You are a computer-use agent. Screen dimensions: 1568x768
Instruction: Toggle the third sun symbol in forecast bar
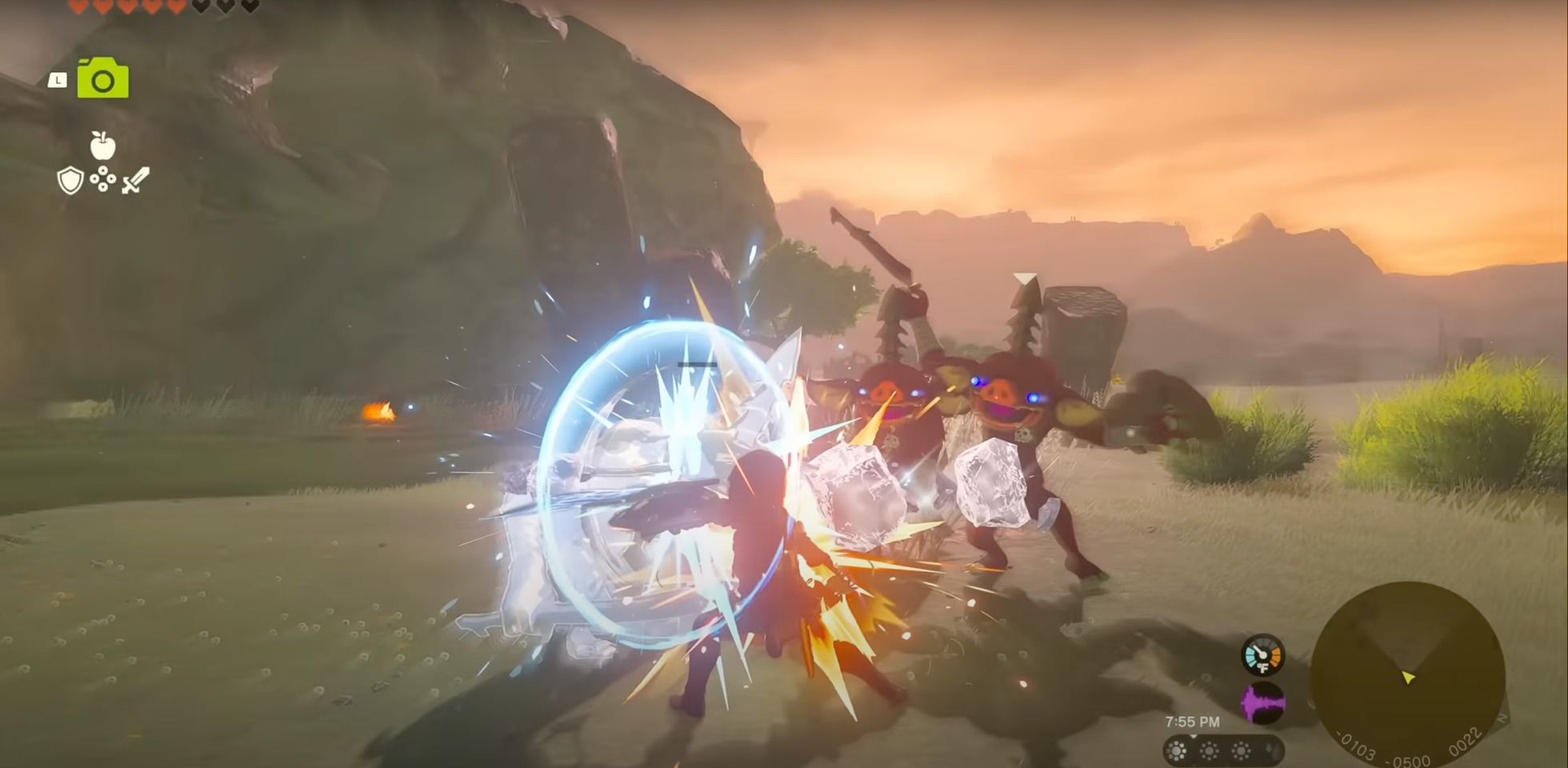(1241, 750)
